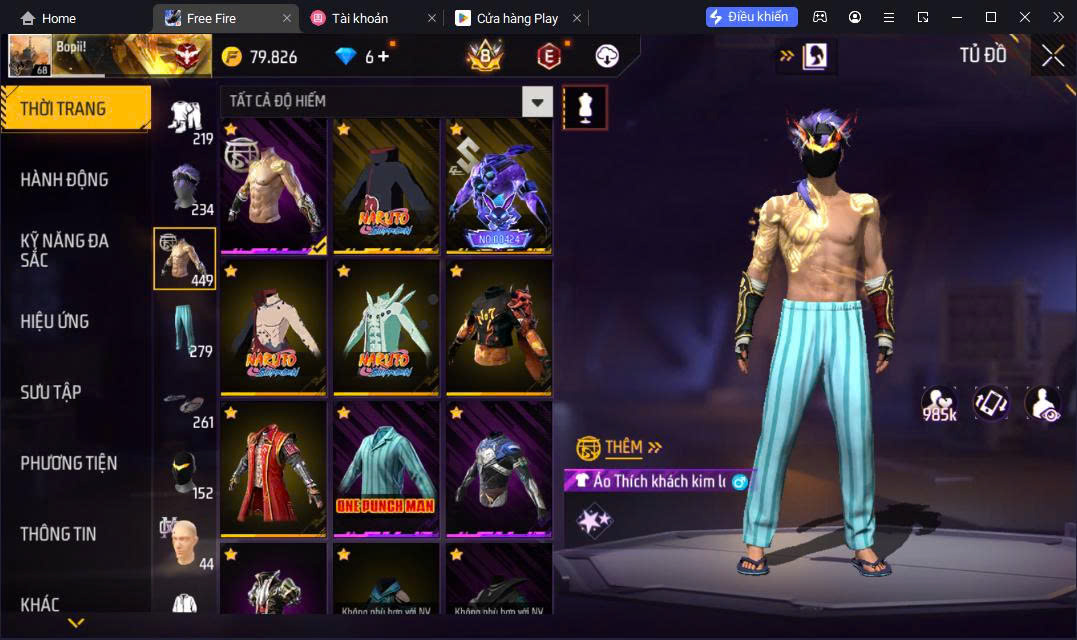The height and width of the screenshot is (640, 1077).
Task: Show the THÔNG TIN tab
Action: coord(58,534)
